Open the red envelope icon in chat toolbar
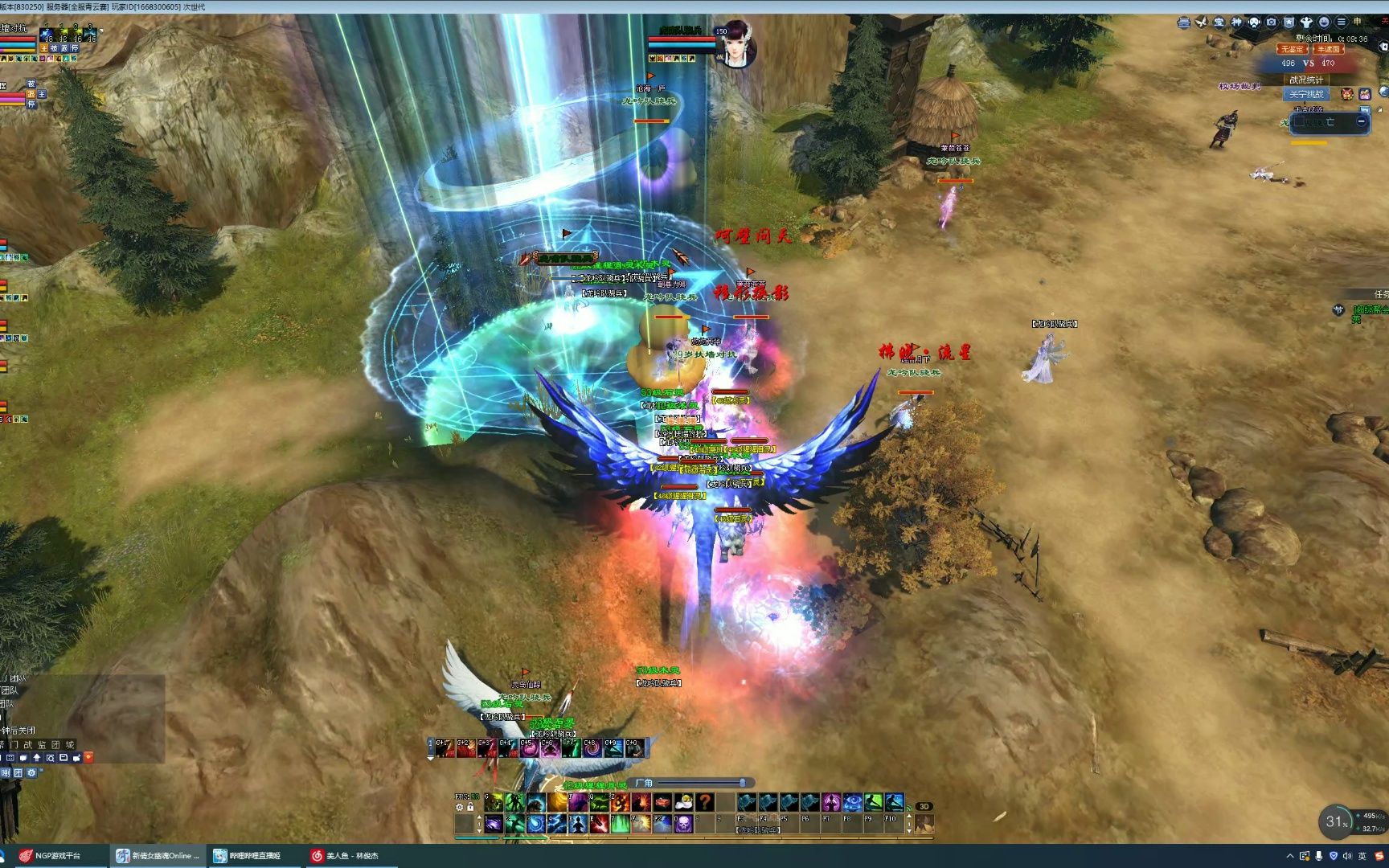1389x868 pixels. click(88, 757)
